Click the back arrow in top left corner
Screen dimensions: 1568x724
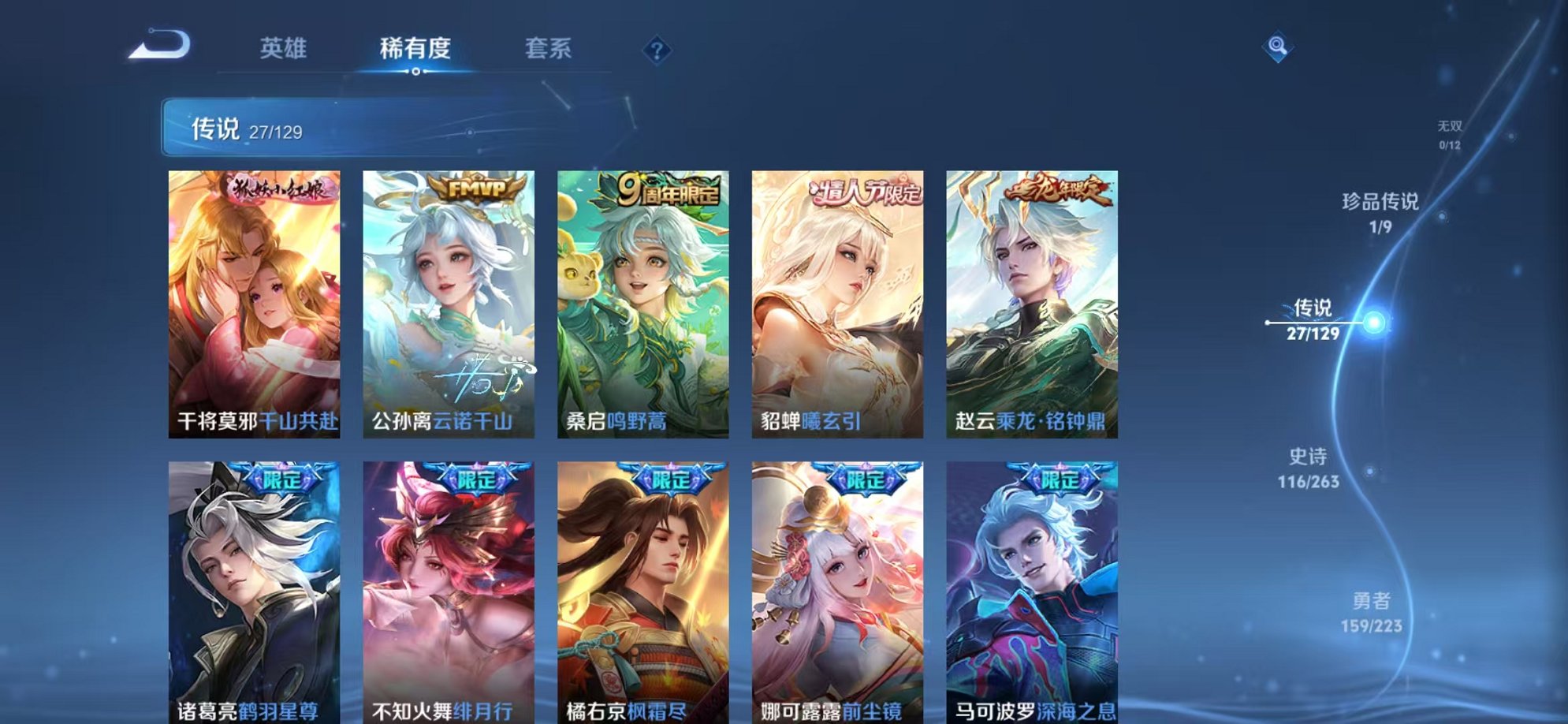[x=156, y=45]
